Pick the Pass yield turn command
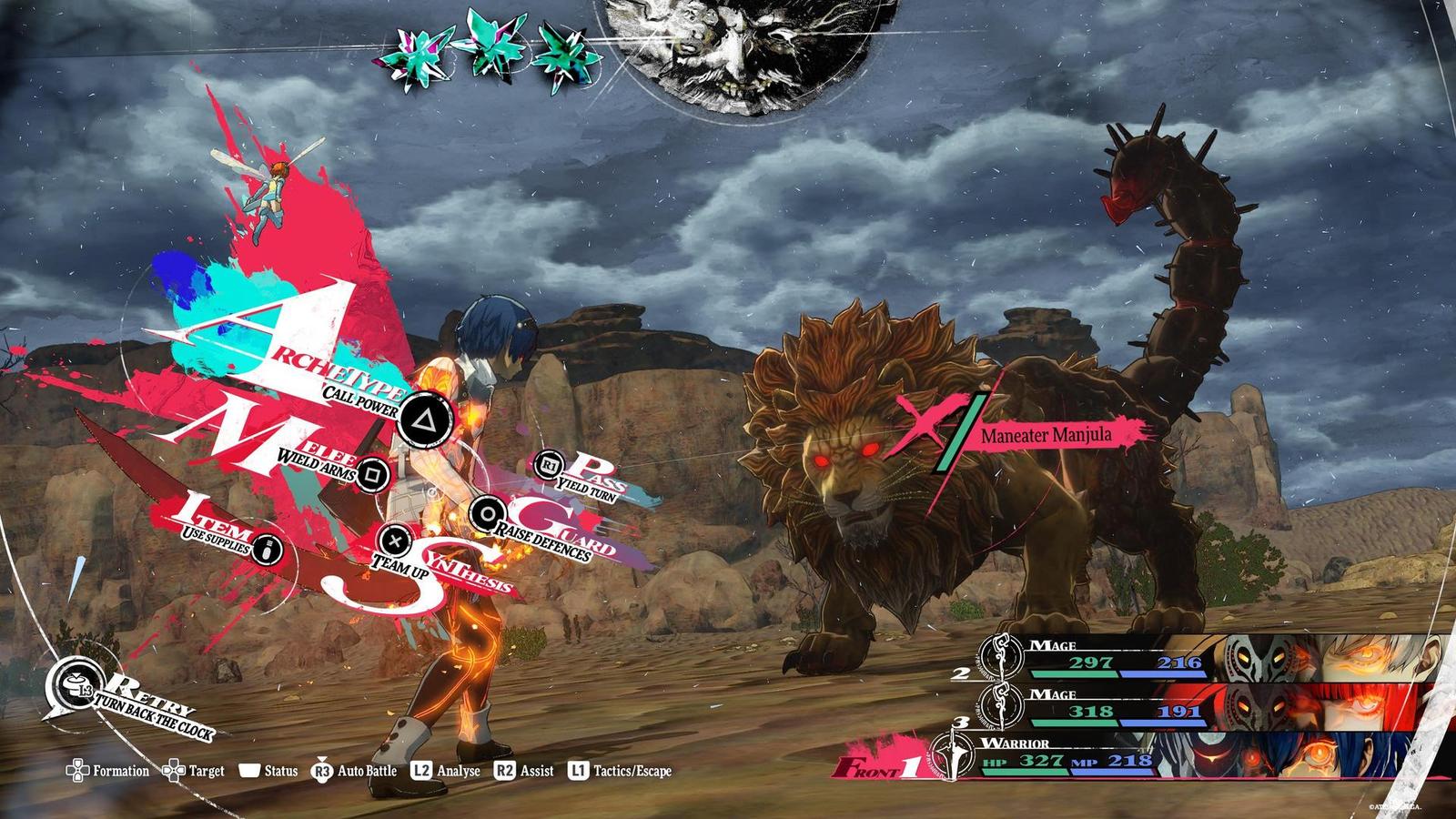The image size is (1456, 819). 548,465
